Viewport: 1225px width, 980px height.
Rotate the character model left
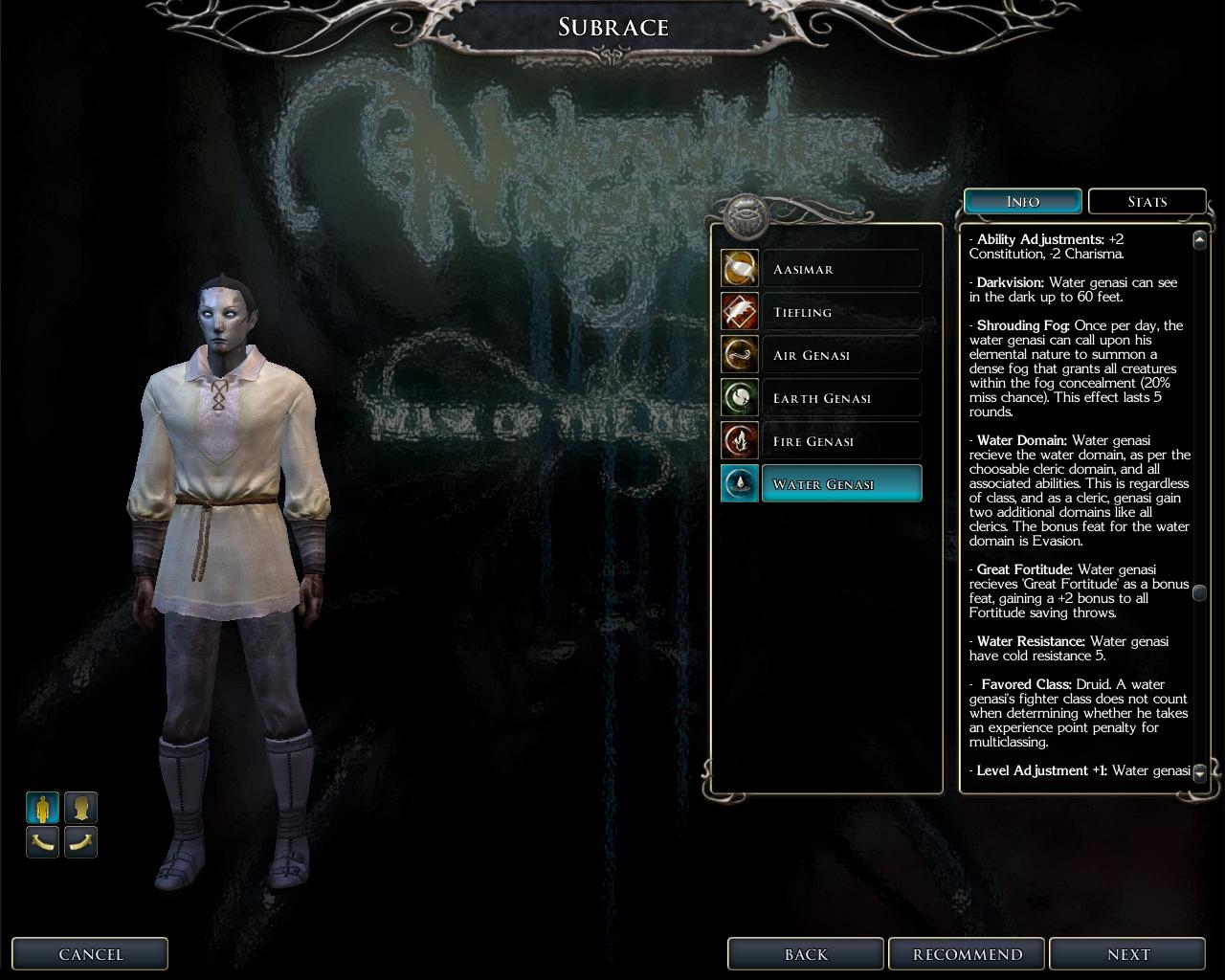42,842
